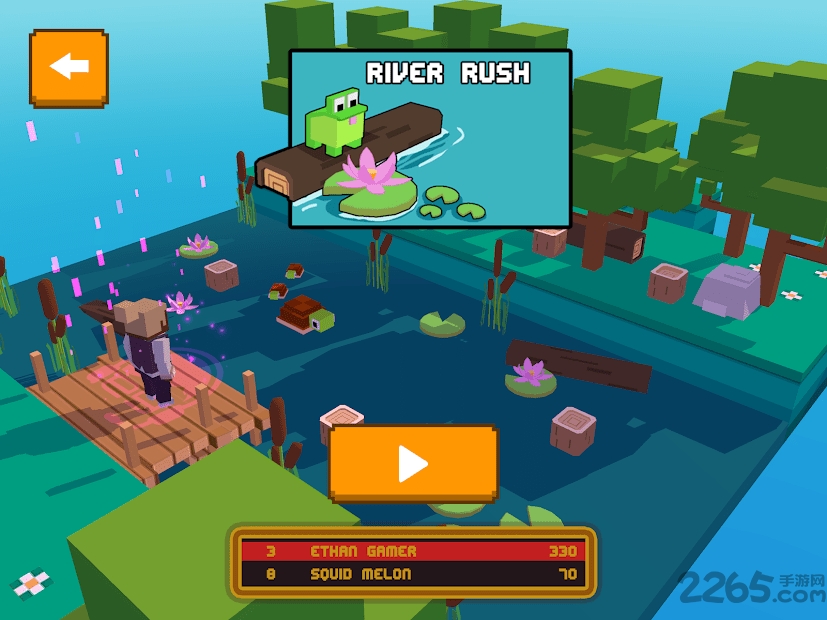827x620 pixels.
Task: Go back using the orange arrow button
Action: (68, 68)
